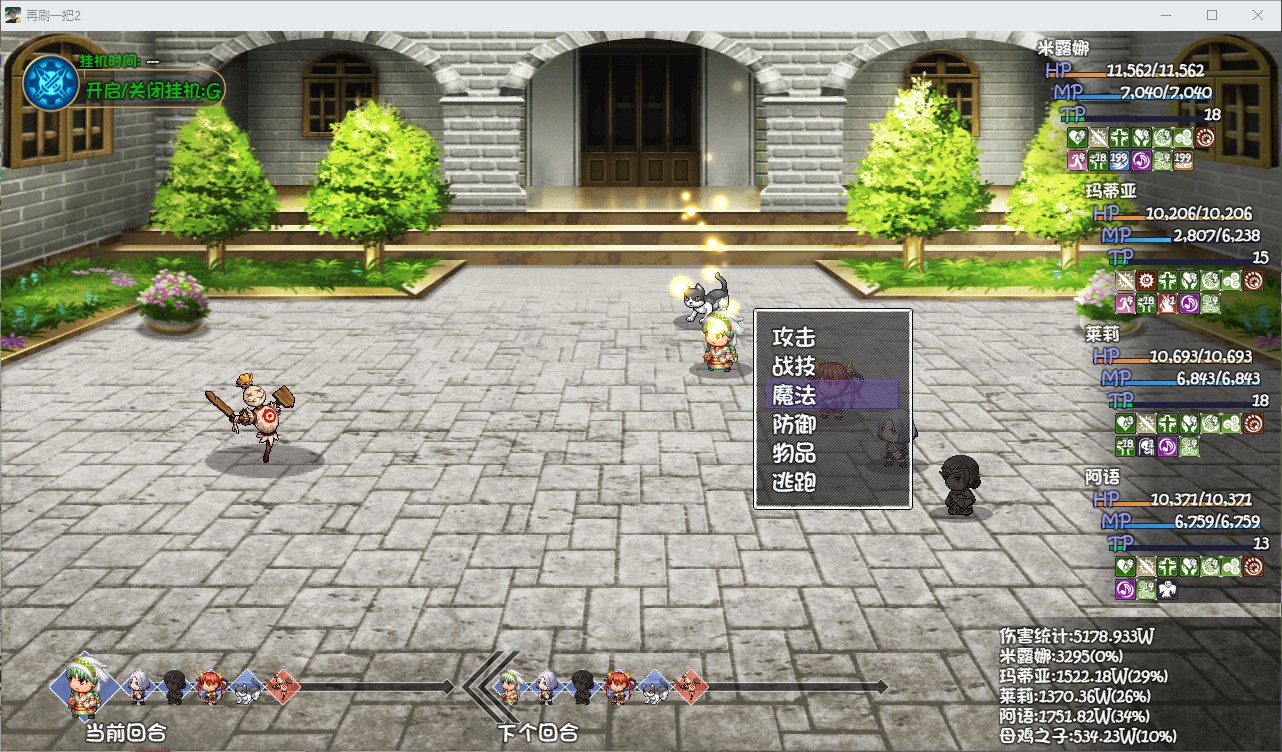Toggle the 开启/关闭挂机 auto-battle button
1282x752 pixels.
pyautogui.click(x=153, y=91)
